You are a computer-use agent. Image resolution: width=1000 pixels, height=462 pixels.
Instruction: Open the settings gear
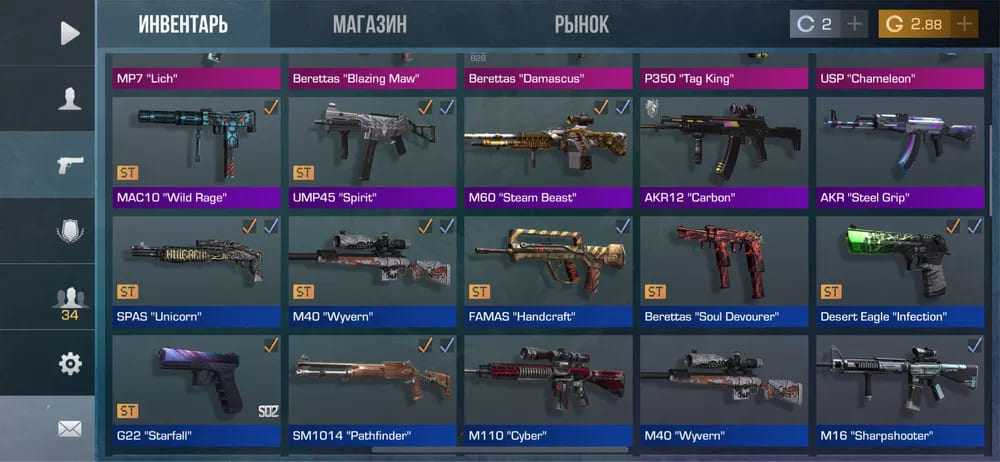point(69,363)
